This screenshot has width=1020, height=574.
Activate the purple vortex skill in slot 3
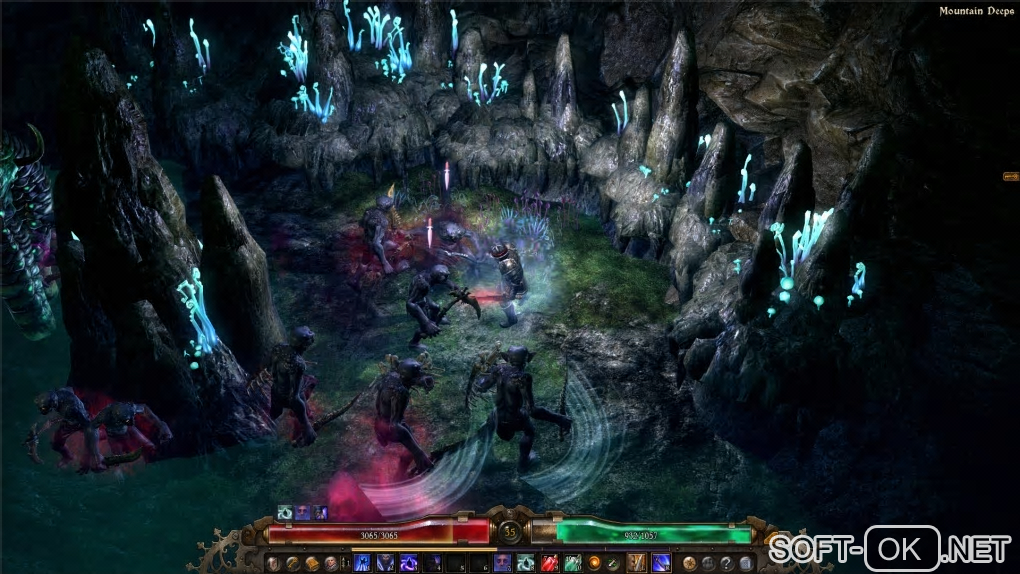click(409, 563)
